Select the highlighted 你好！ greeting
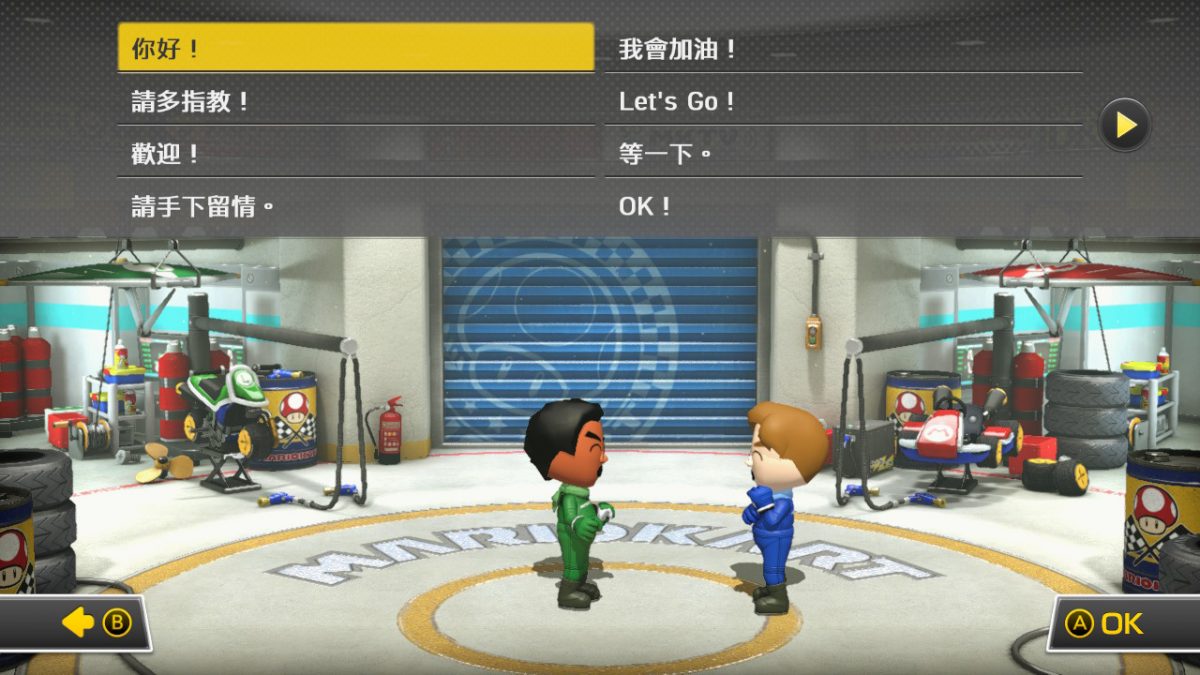The image size is (1200, 675). click(x=355, y=48)
